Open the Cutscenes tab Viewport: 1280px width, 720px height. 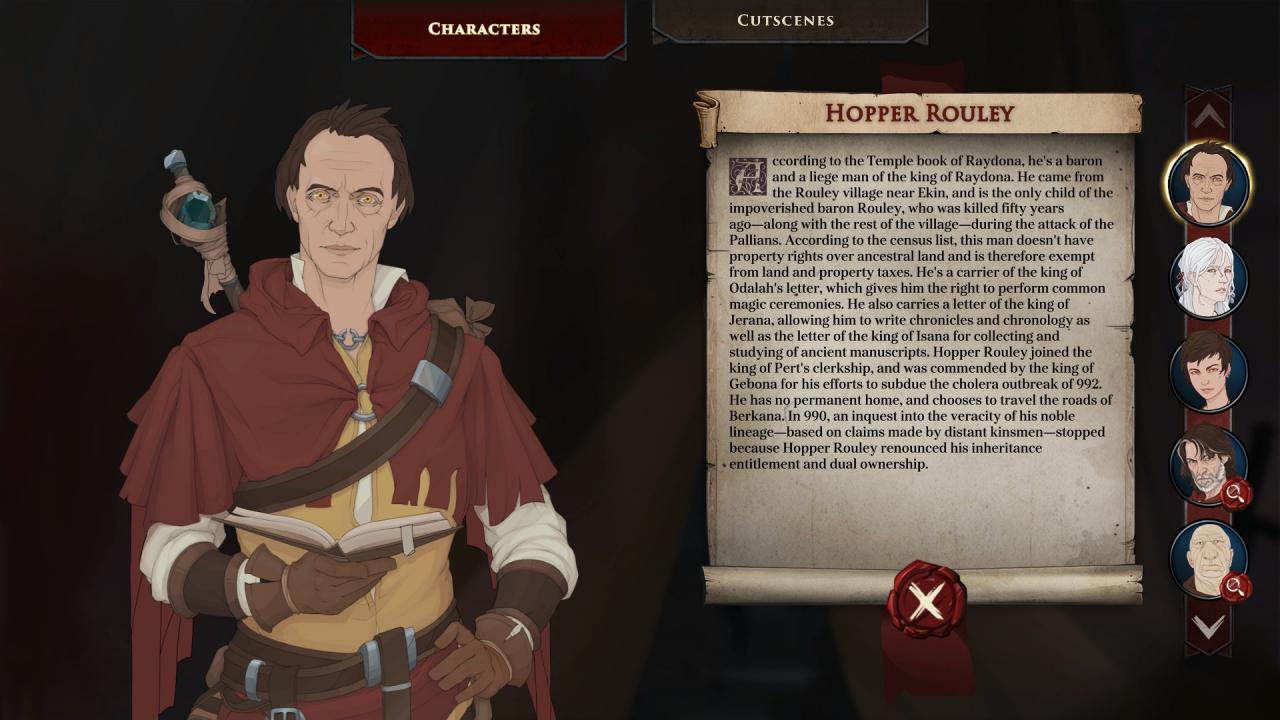click(786, 20)
